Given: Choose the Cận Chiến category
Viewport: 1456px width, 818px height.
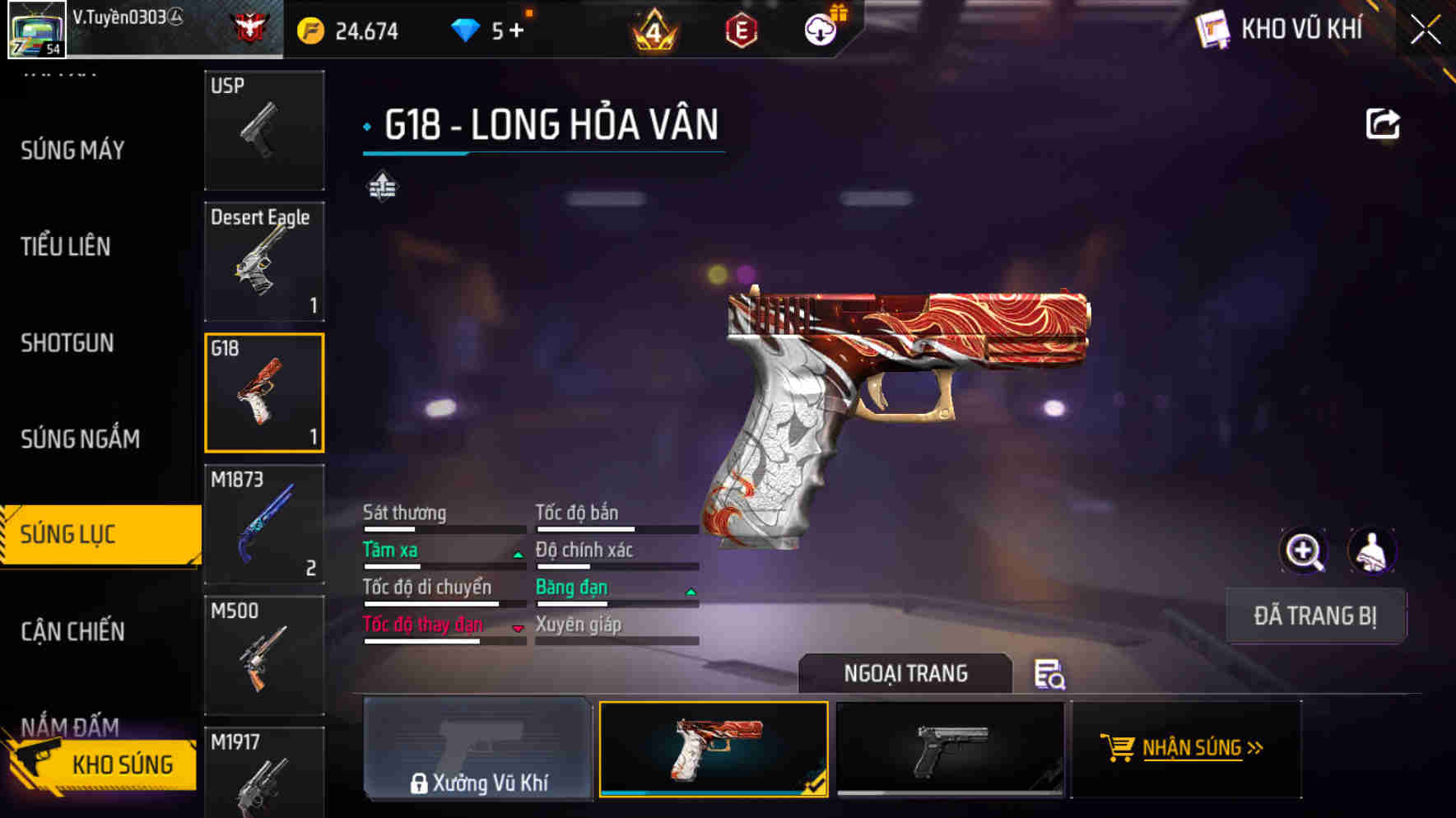Looking at the screenshot, I should [73, 631].
